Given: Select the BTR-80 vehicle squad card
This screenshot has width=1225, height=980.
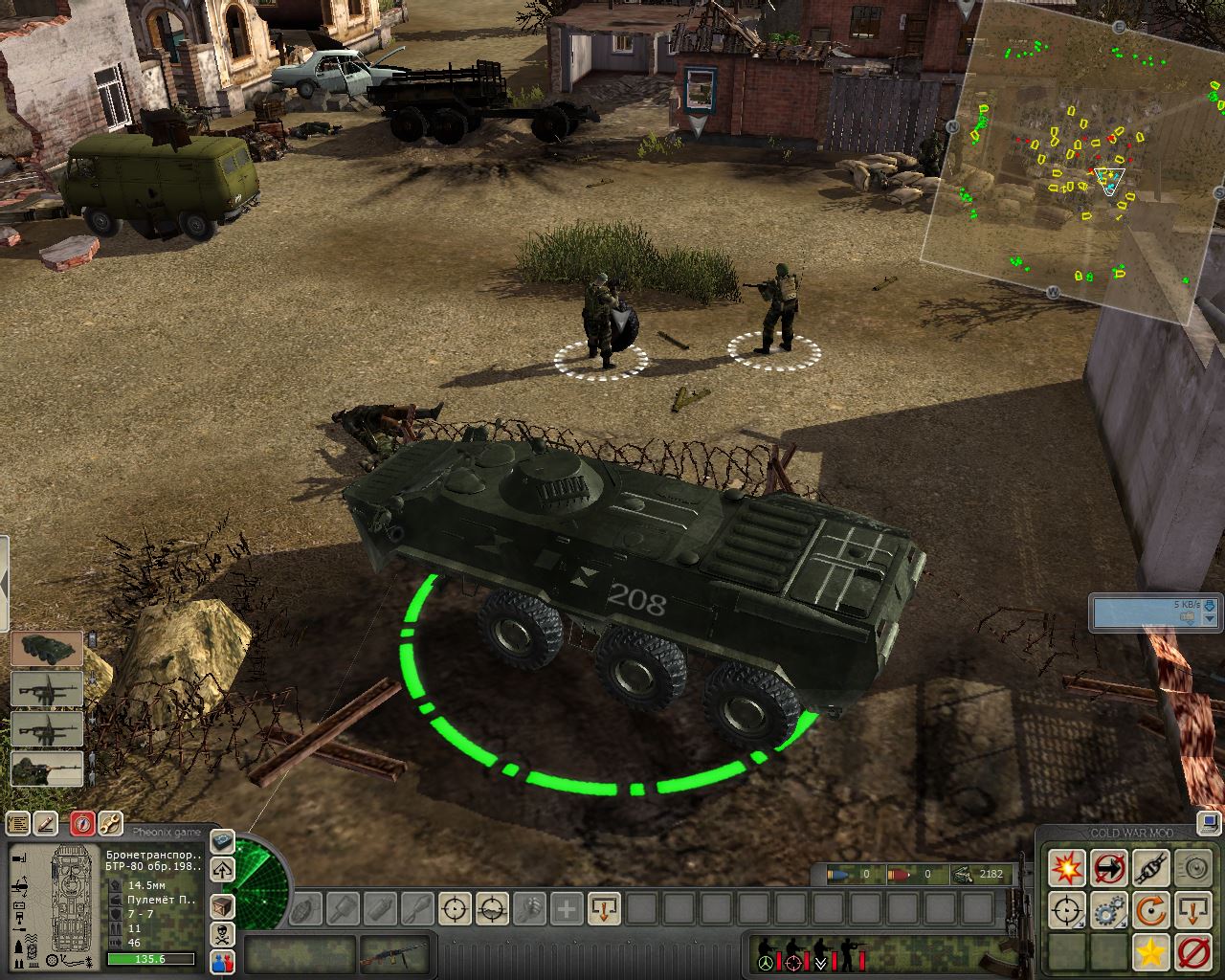Looking at the screenshot, I should [x=47, y=648].
